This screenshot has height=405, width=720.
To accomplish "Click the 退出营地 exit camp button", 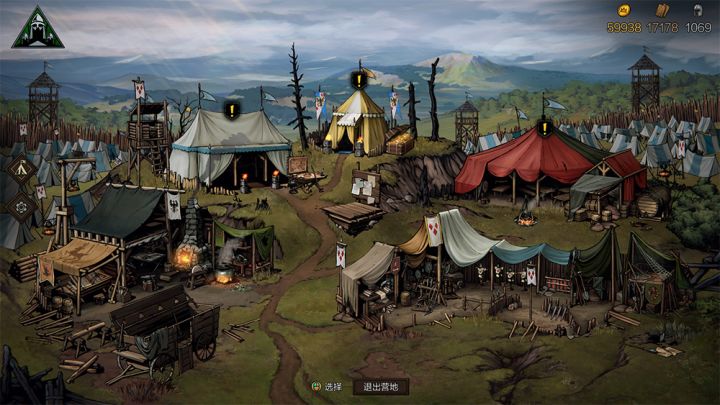I will [x=380, y=387].
